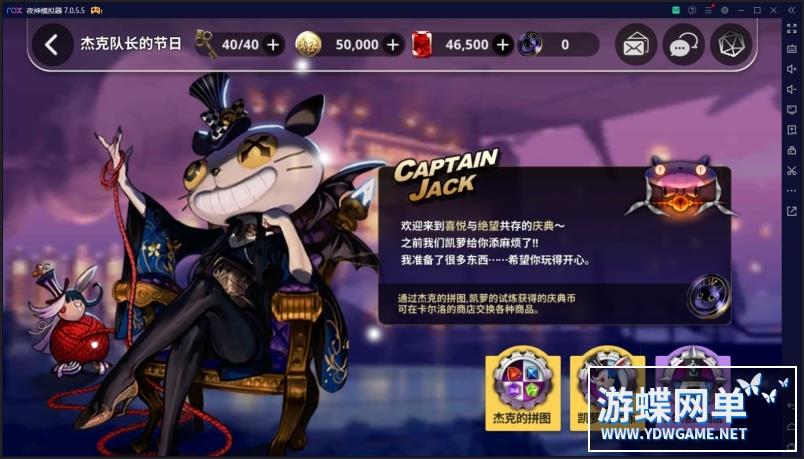Minimize the Nox emulator window
The height and width of the screenshot is (459, 804).
[741, 9]
